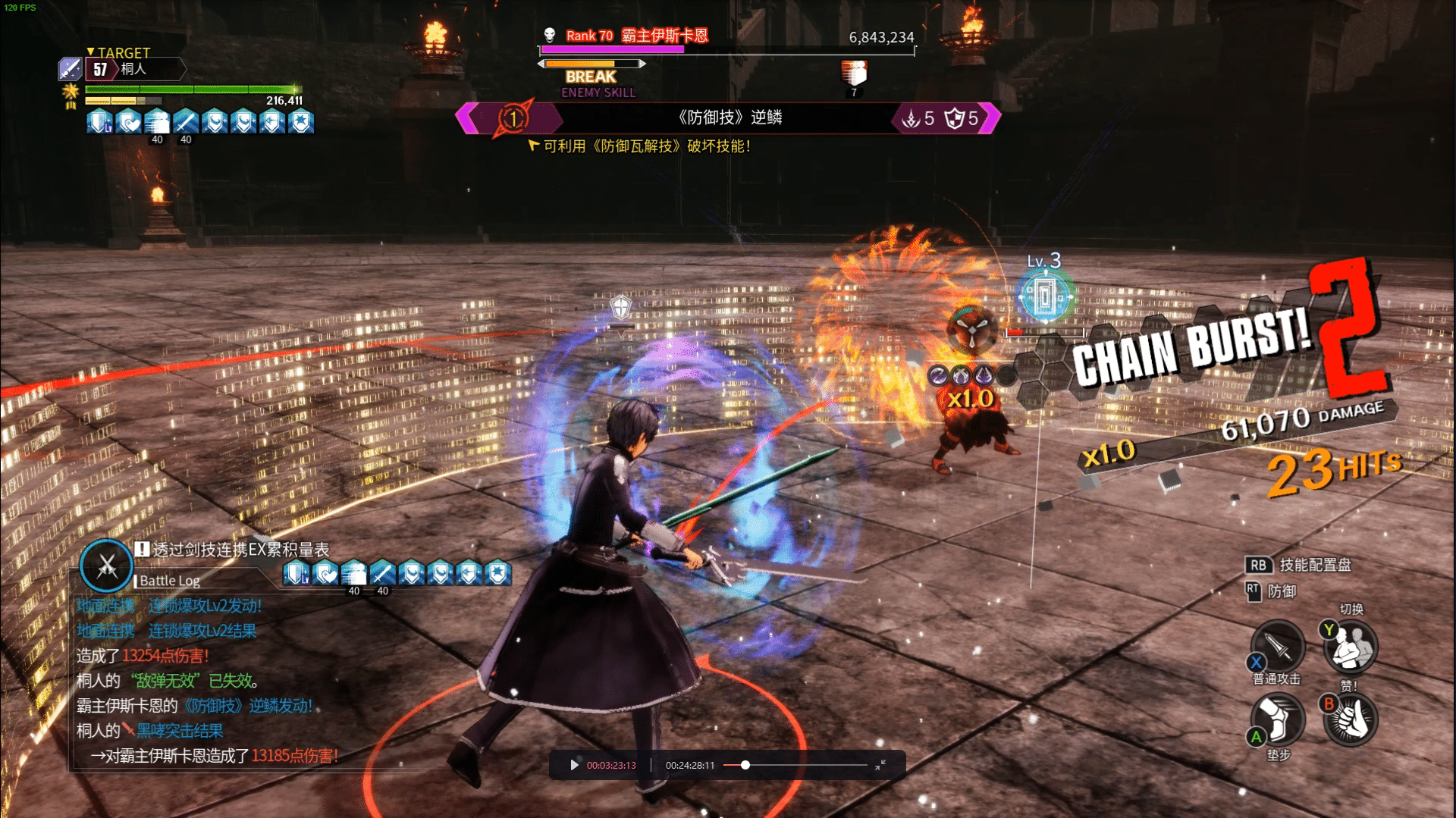Image resolution: width=1456 pixels, height=818 pixels.
Task: Seek using the video progress slider handle
Action: click(x=745, y=765)
